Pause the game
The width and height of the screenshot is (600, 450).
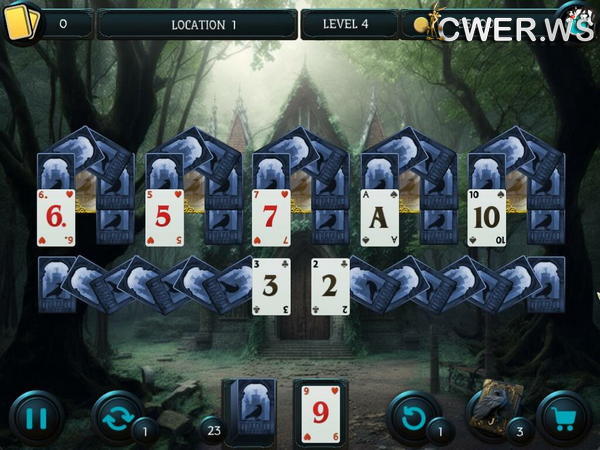tap(35, 418)
